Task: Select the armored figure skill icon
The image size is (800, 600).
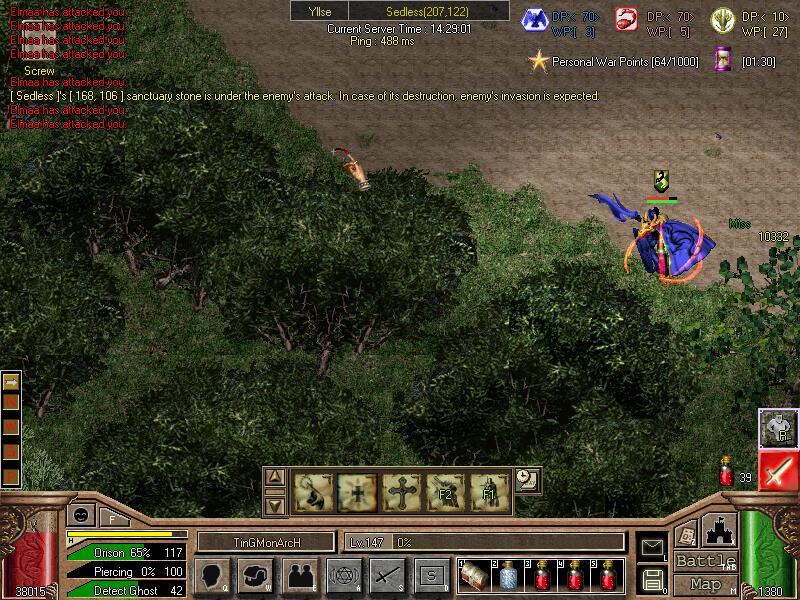Action: click(777, 428)
